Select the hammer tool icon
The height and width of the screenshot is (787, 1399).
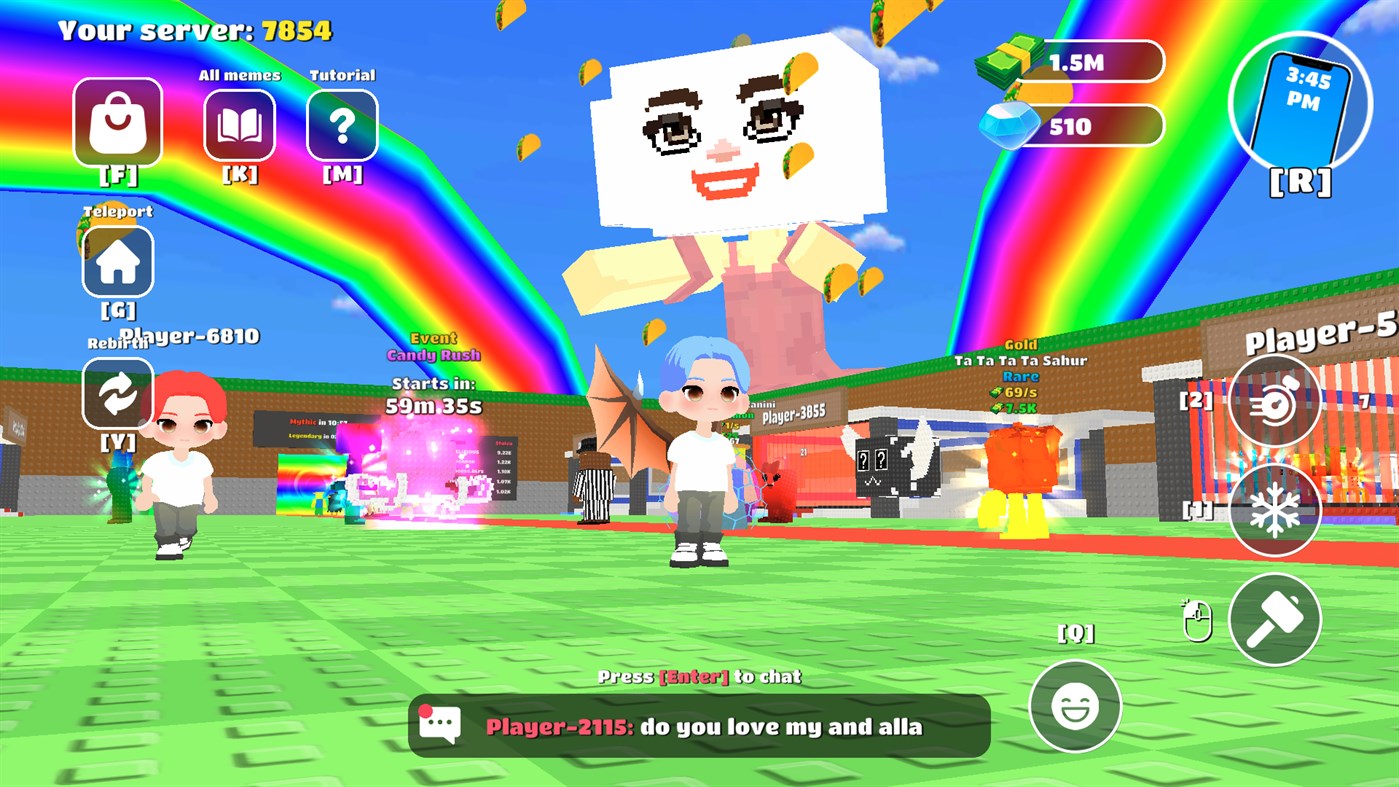pos(1274,620)
